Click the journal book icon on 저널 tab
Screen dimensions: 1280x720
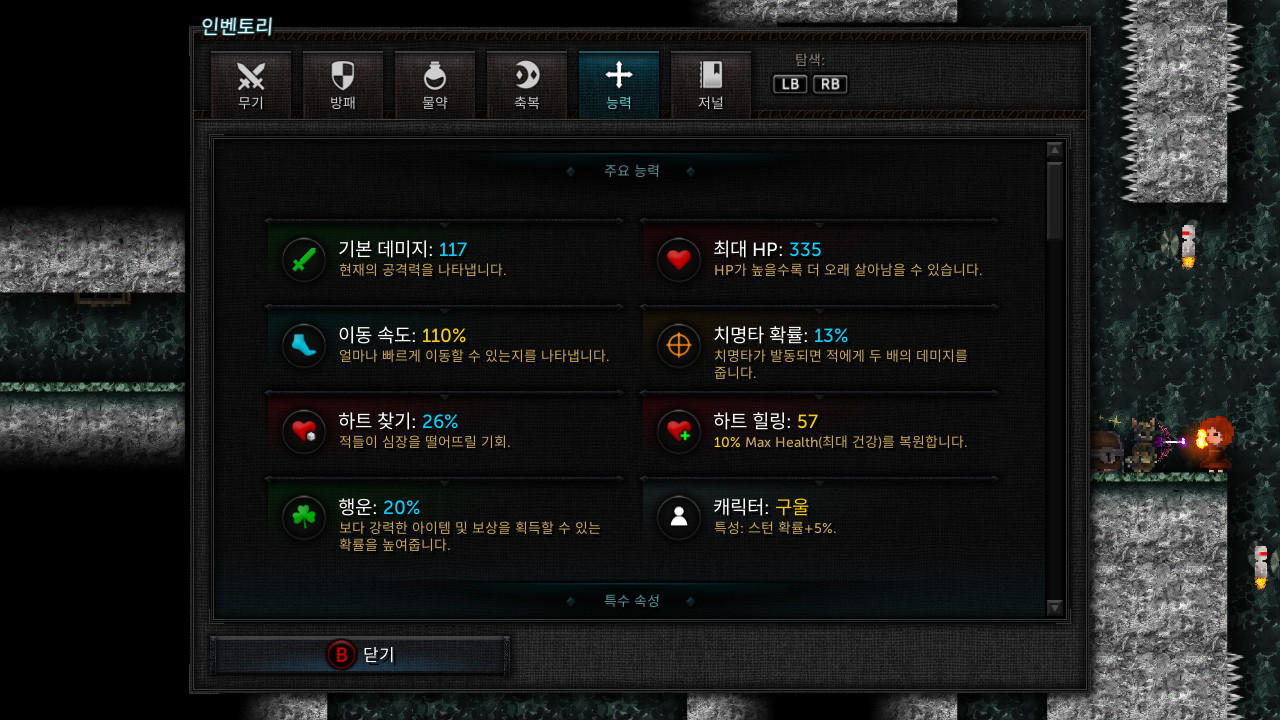(x=710, y=75)
